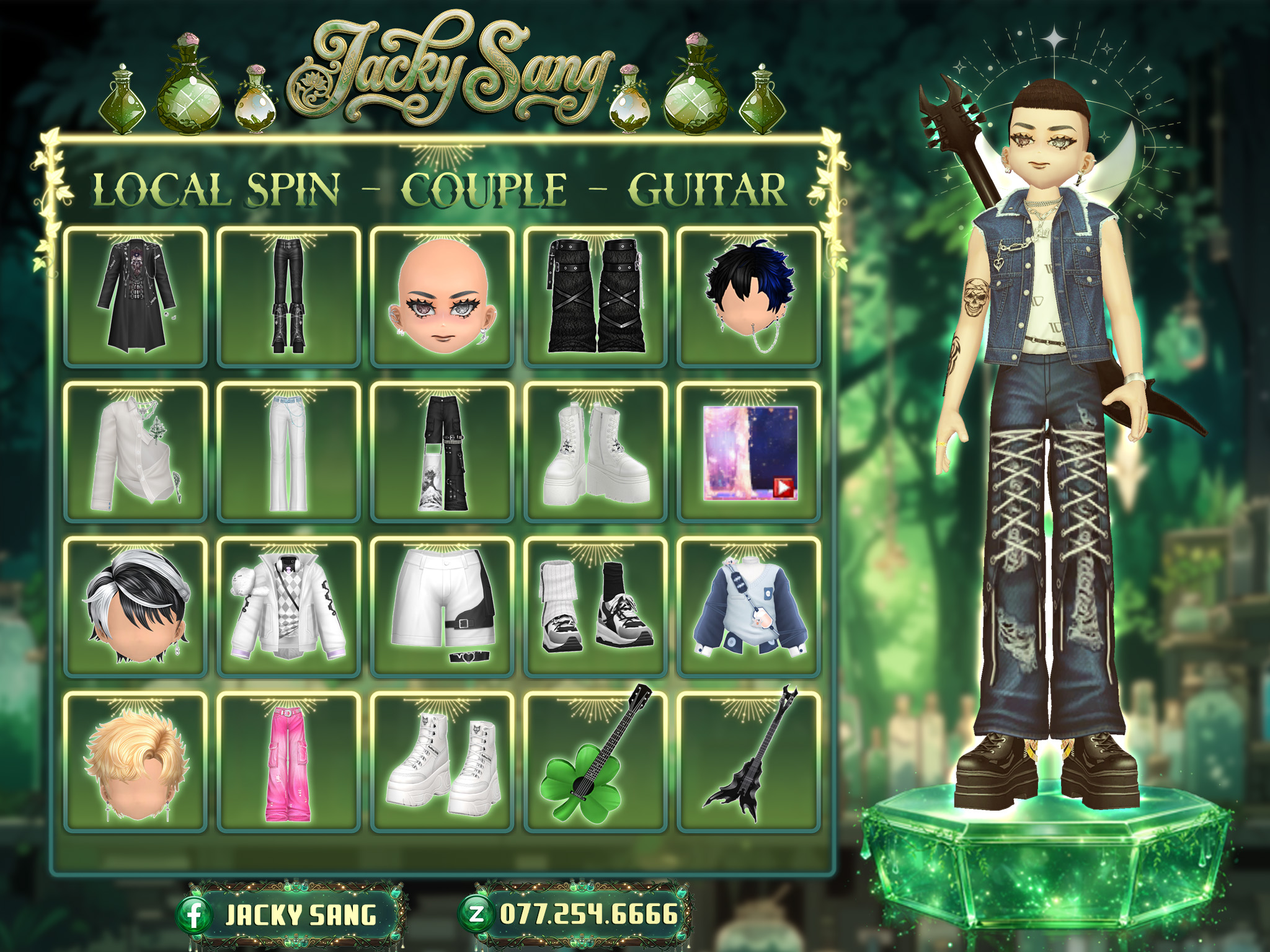
Task: Select the black long coat item
Action: (135, 297)
